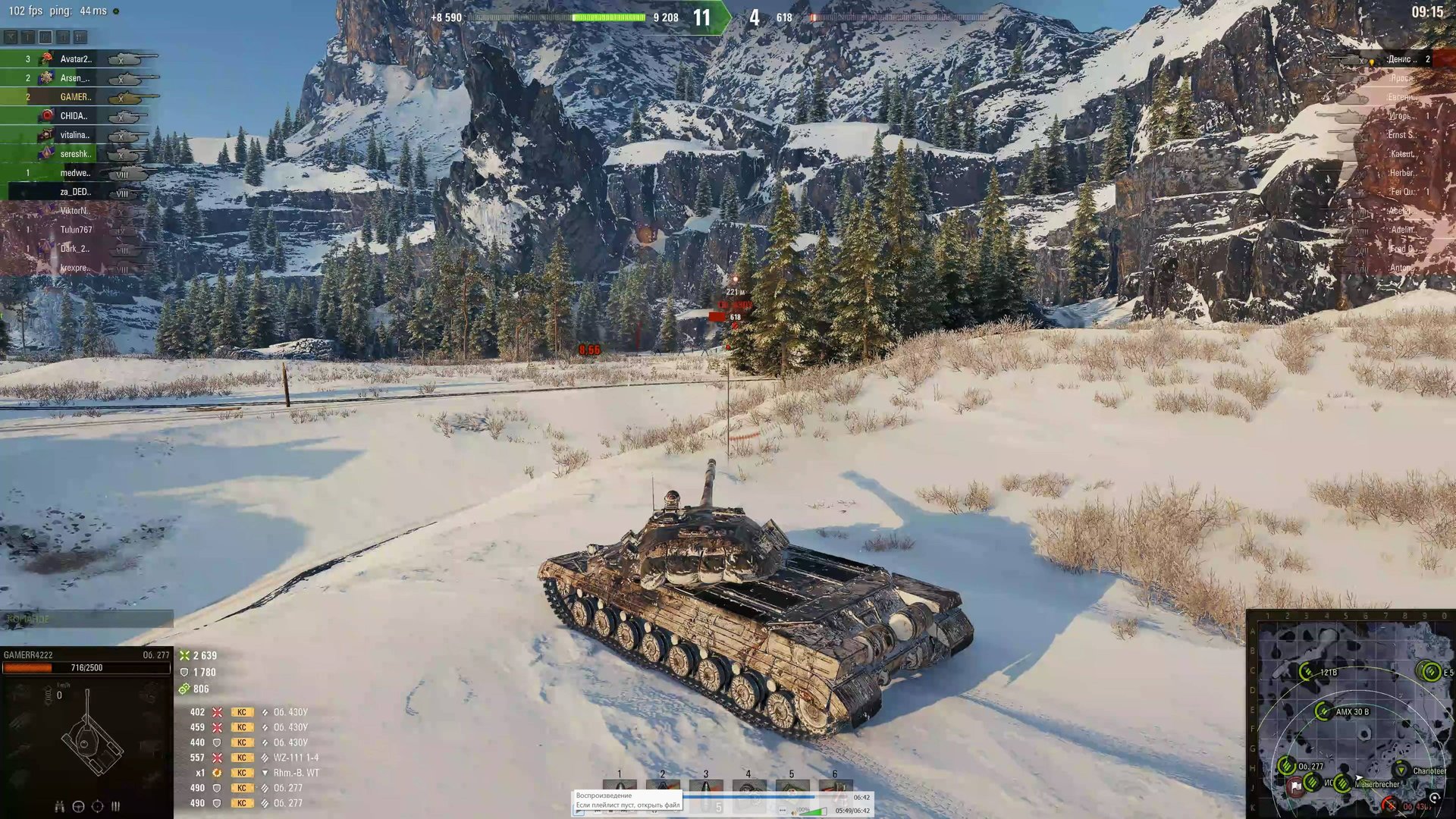Click the WZ-111 1-4 damage log entry
Image resolution: width=1456 pixels, height=819 pixels.
tap(296, 757)
